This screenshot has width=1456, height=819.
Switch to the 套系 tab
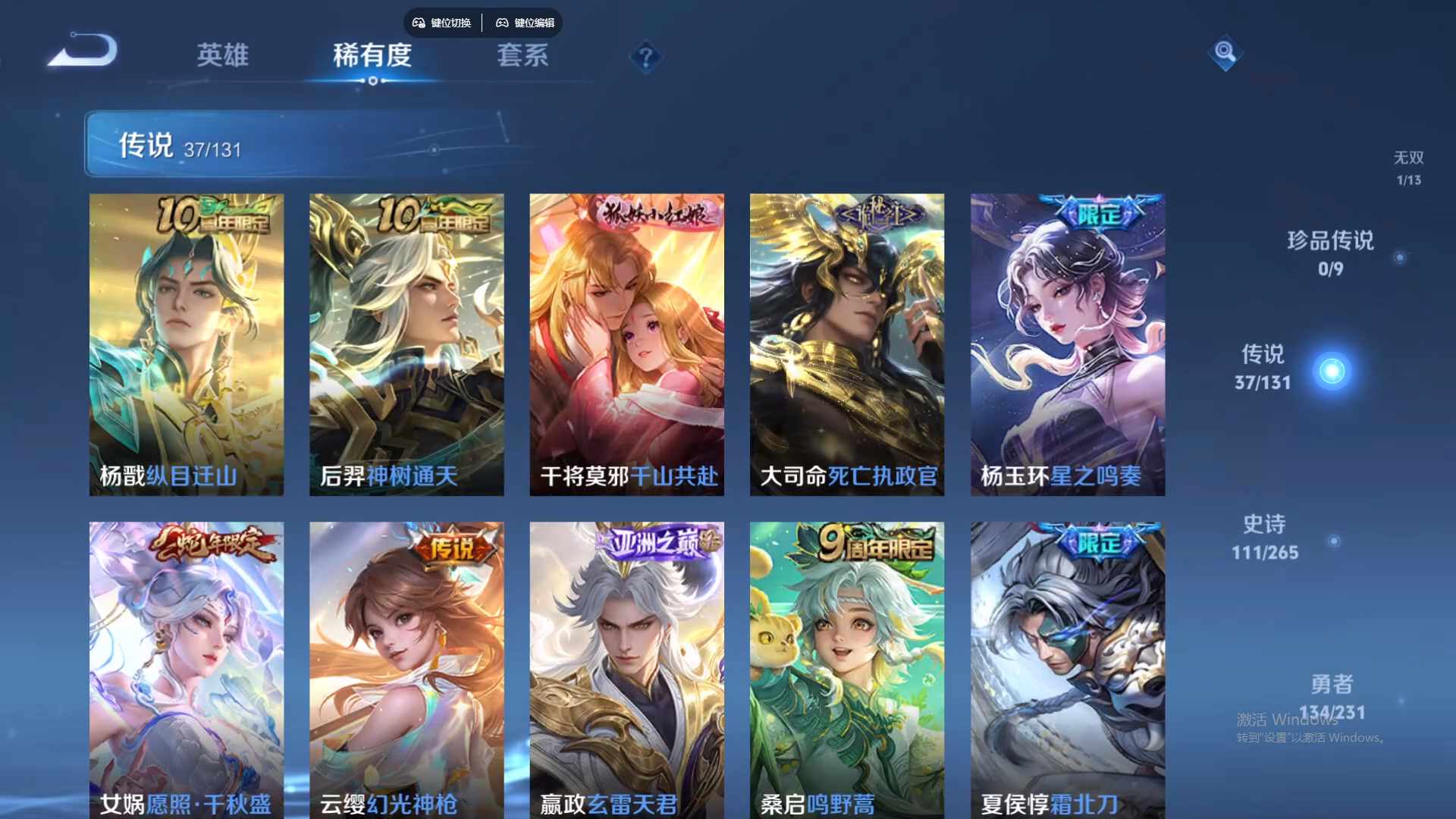coord(522,57)
